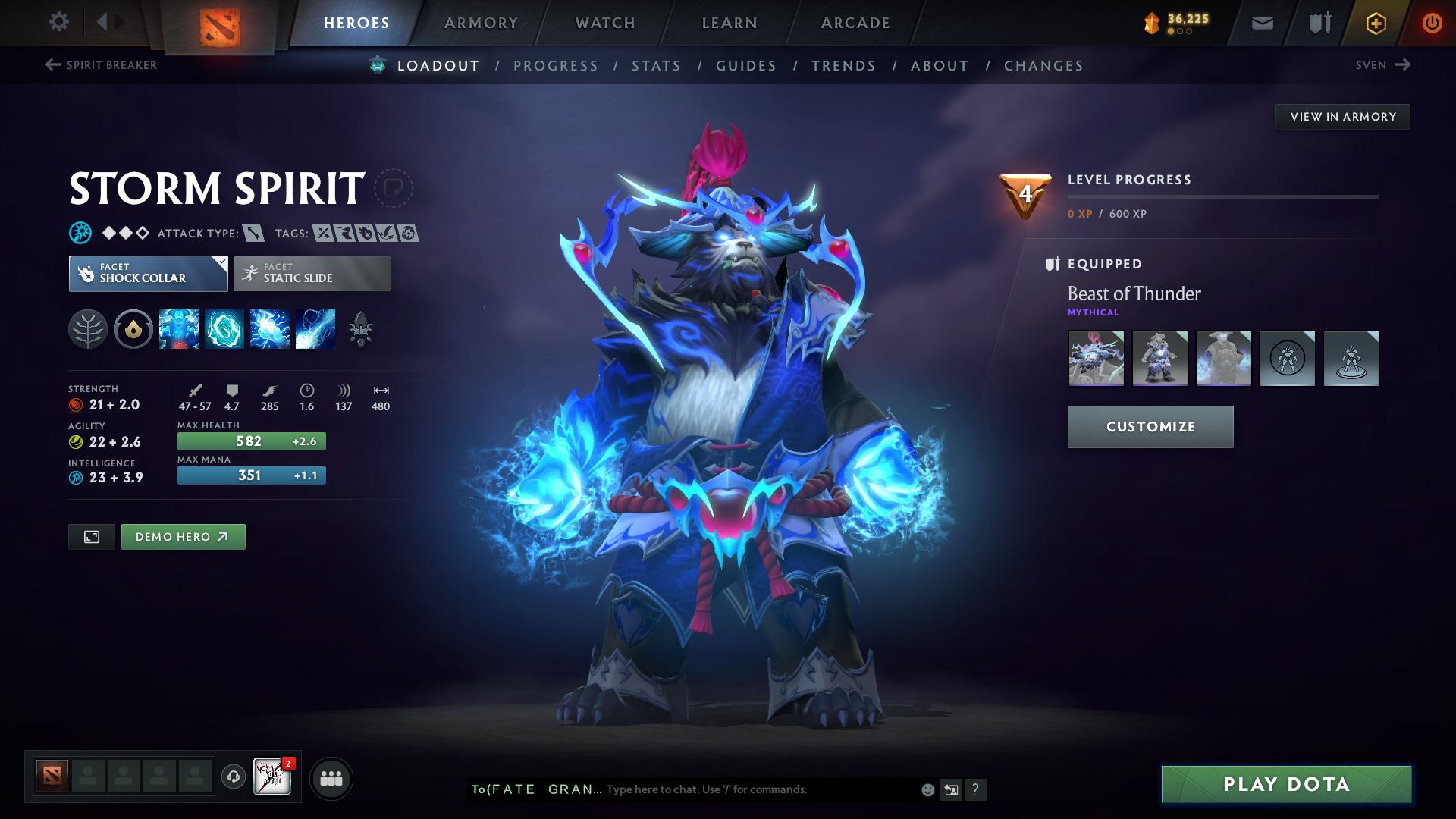Switch to the Static Slide facet
Image resolution: width=1456 pixels, height=819 pixels.
(x=311, y=274)
